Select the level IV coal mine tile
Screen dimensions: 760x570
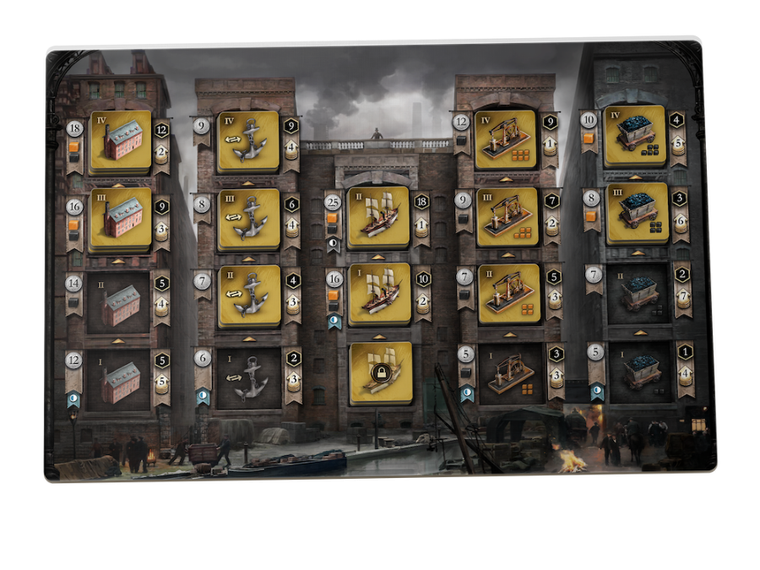coord(635,137)
